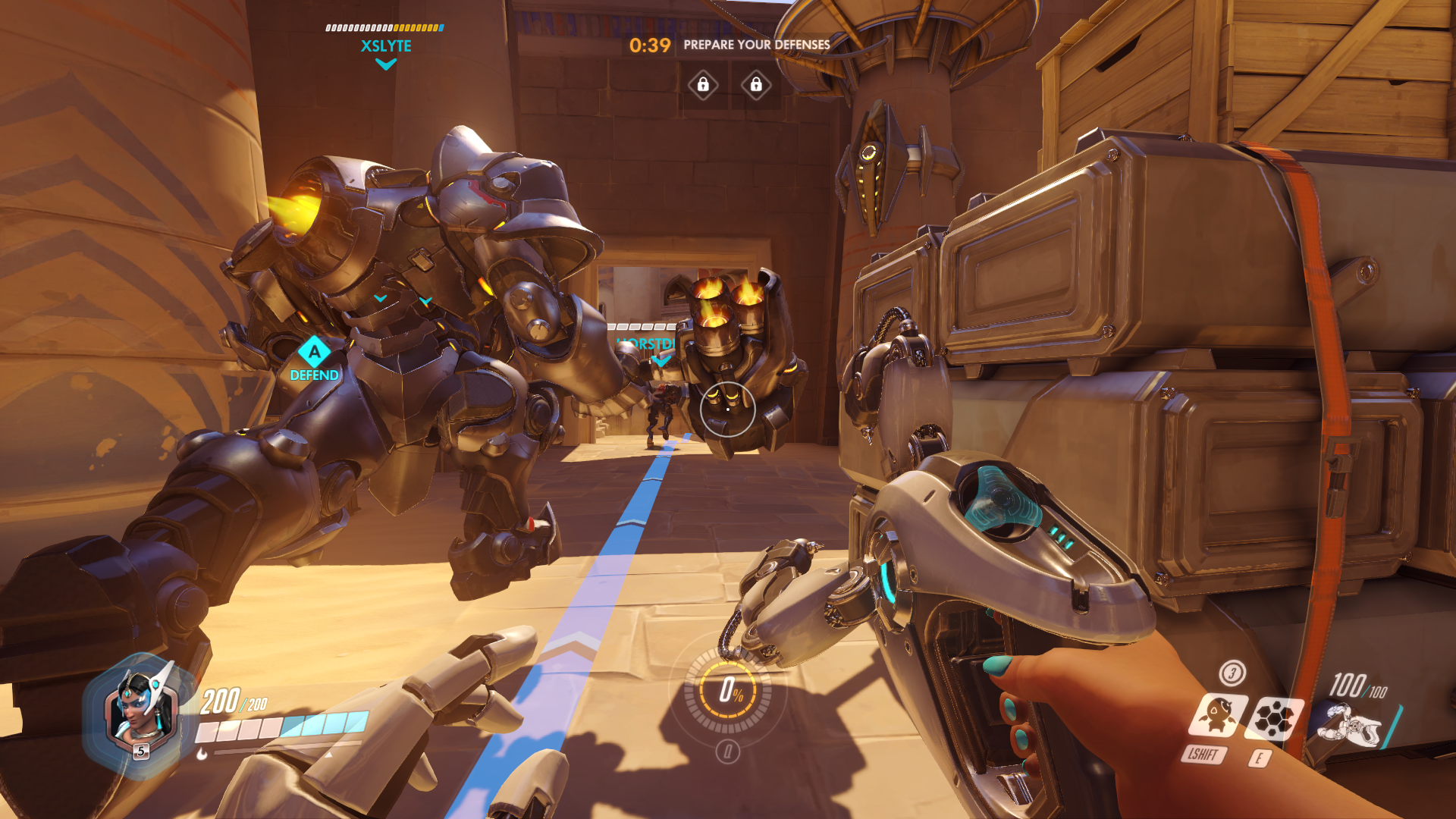Image resolution: width=1456 pixels, height=819 pixels.
Task: Select the ultimate charge meter
Action: point(729,690)
